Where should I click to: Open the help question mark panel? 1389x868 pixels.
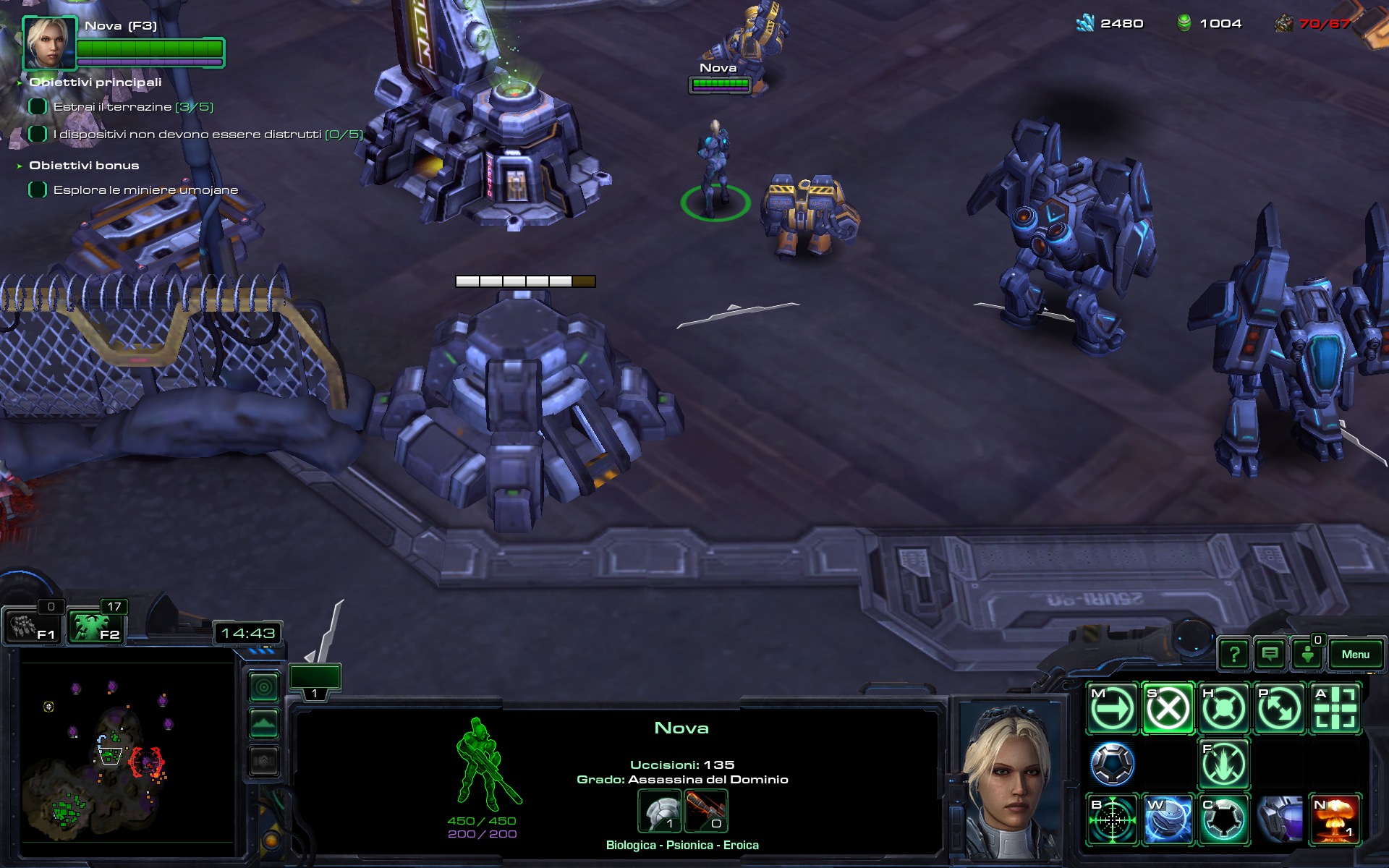1234,655
